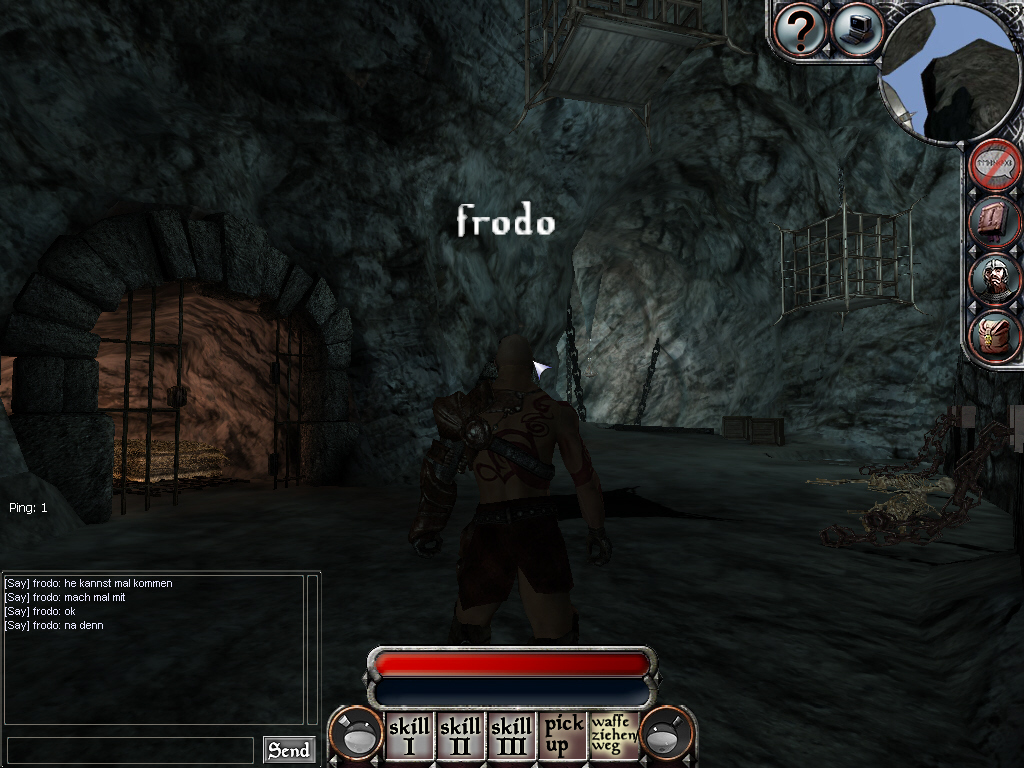1024x768 pixels.
Task: Toggle the crossed-out speech bubble chat icon
Action: click(x=995, y=164)
